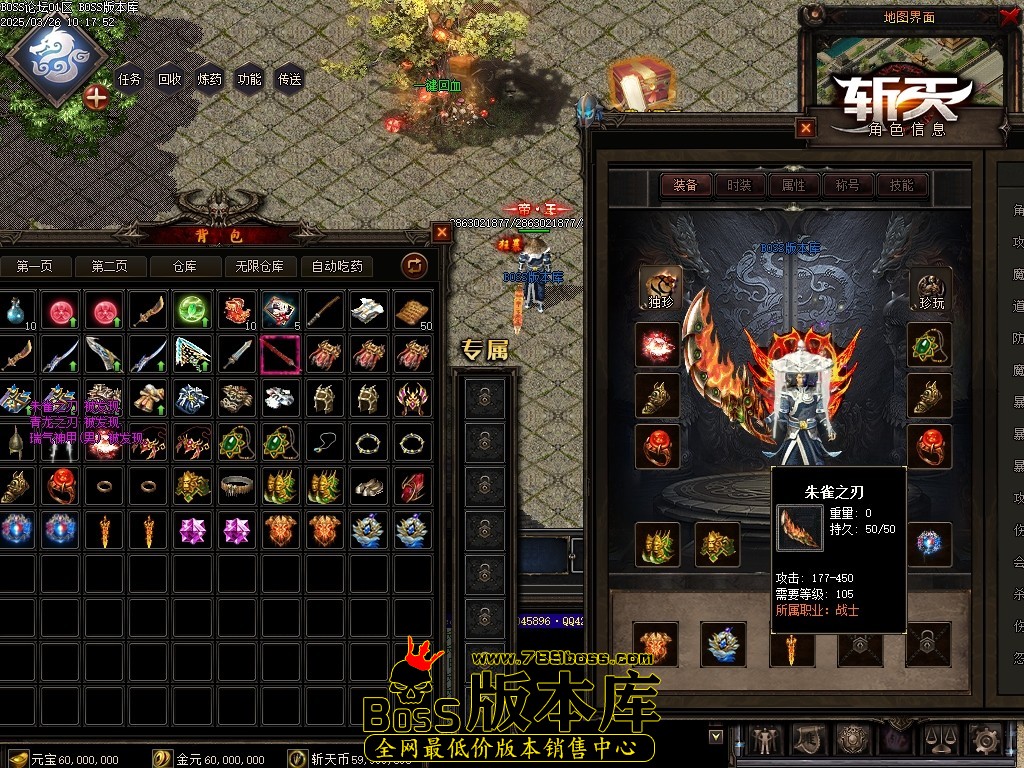Click the 珍玩 treasure slot
Screen dimensions: 1024x768
(x=930, y=287)
